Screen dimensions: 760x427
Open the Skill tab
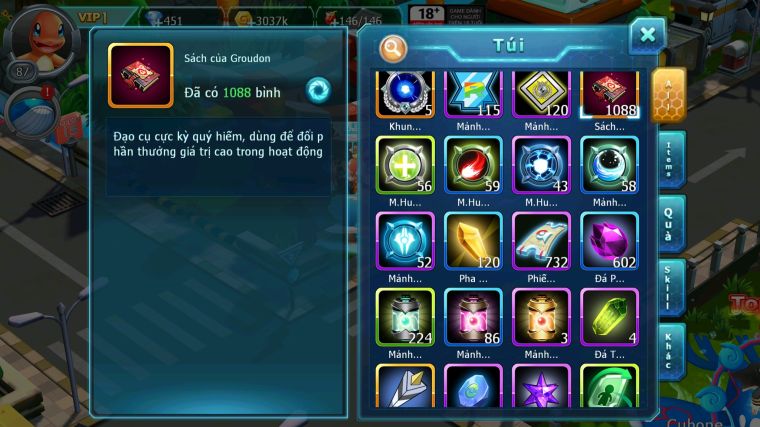click(x=670, y=290)
